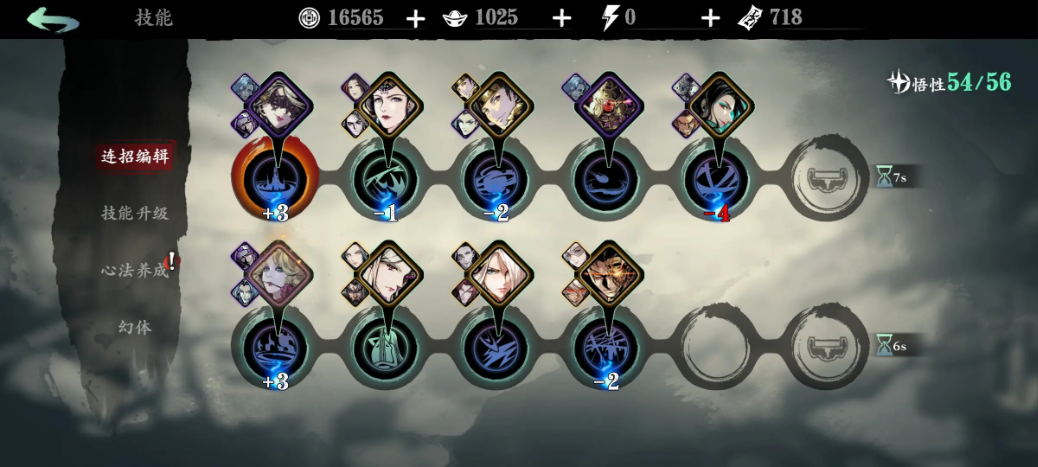Add energy with the plus beside the lightning counter
The width and height of the screenshot is (1038, 467).
[710, 18]
